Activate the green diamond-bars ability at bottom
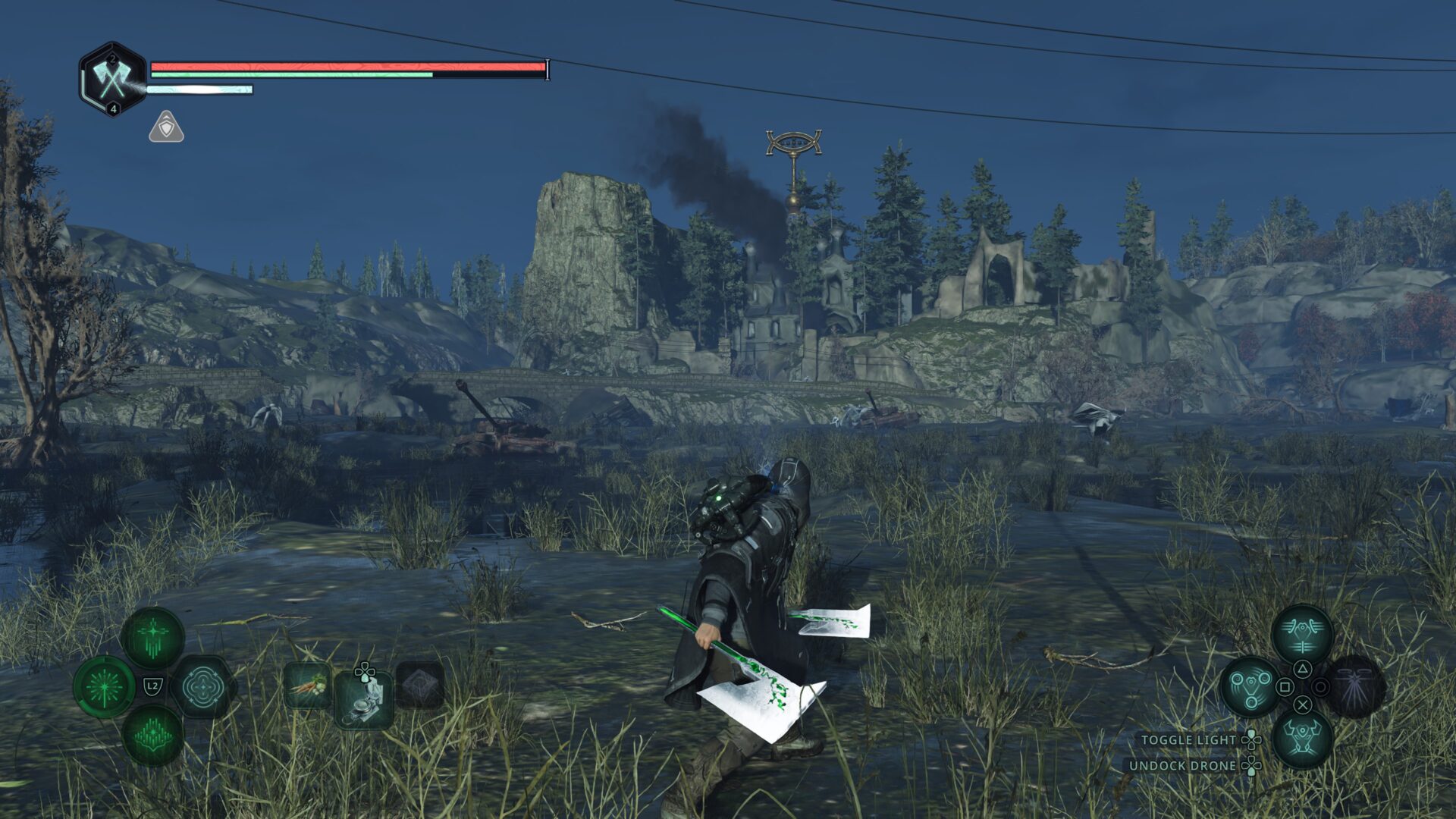Image resolution: width=1456 pixels, height=819 pixels. click(x=152, y=736)
